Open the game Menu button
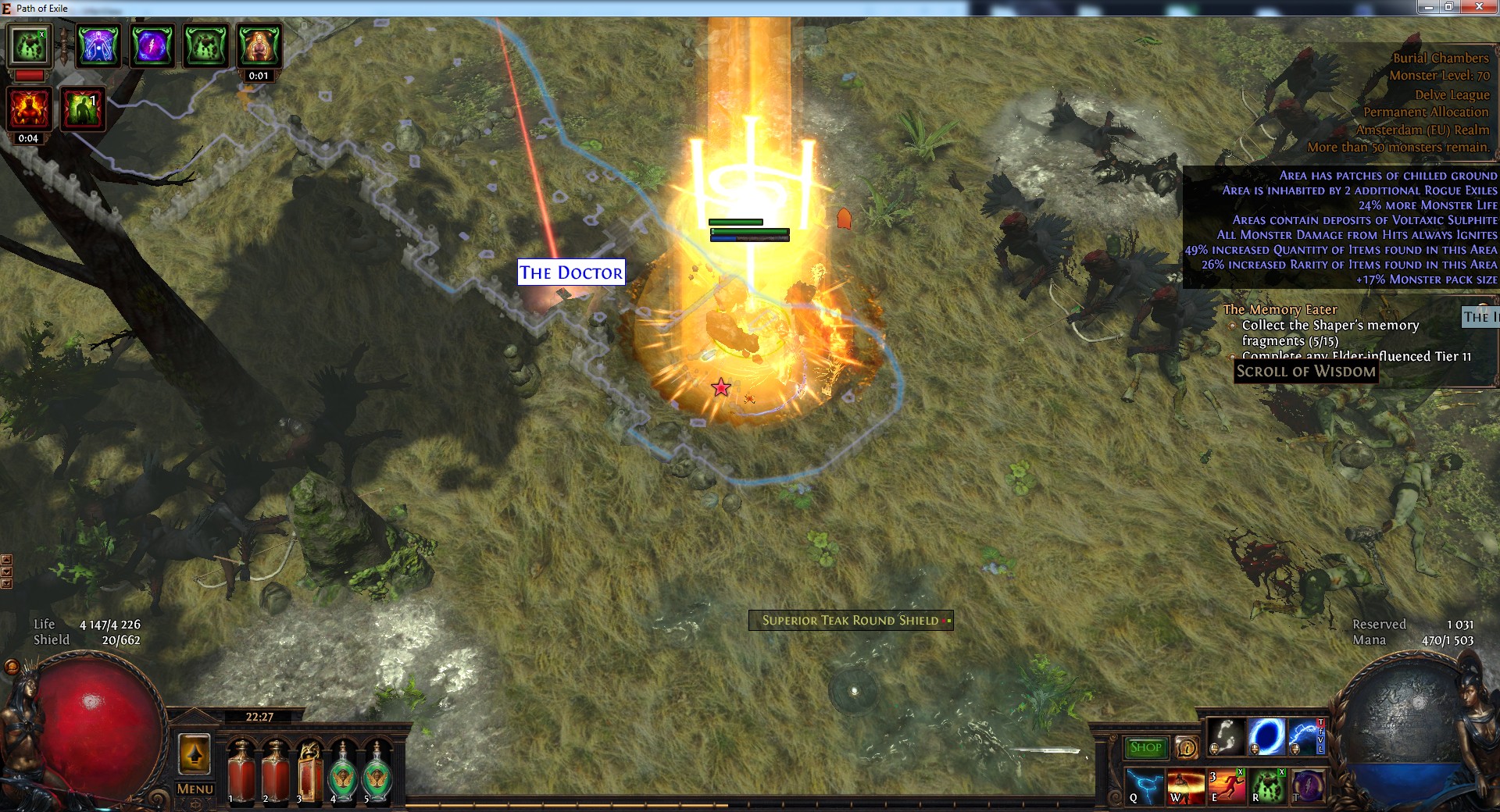This screenshot has width=1500, height=812. point(195,789)
